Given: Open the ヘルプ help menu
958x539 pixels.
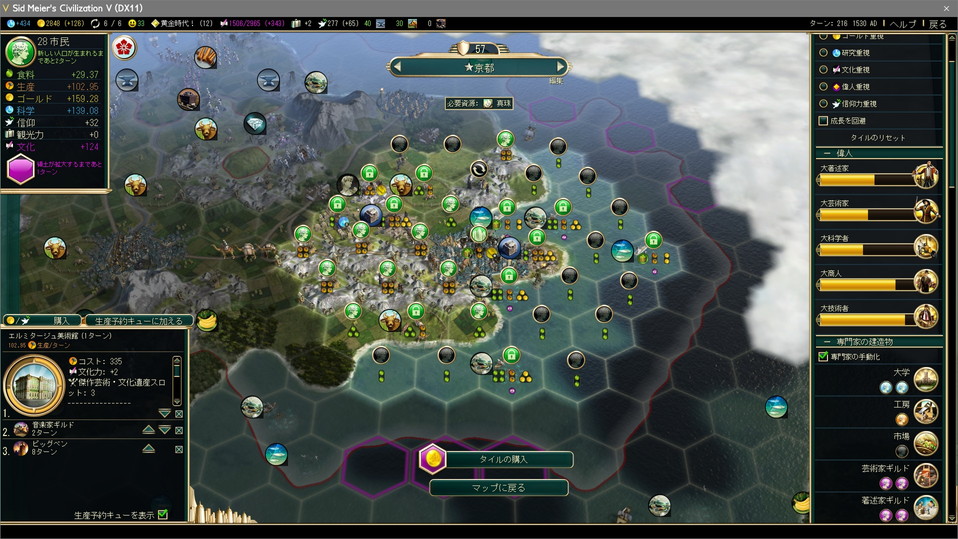Looking at the screenshot, I should coord(902,24).
